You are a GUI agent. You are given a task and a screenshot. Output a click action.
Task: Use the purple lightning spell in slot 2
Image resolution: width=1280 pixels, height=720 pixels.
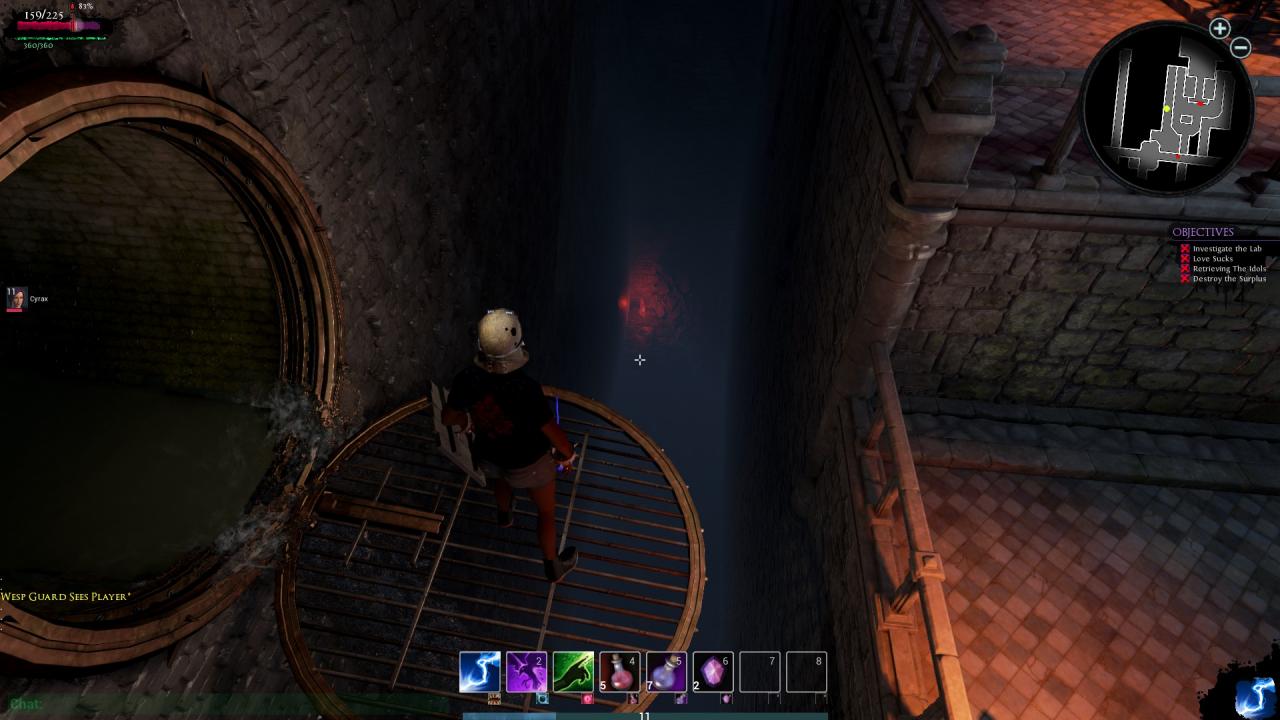[526, 672]
